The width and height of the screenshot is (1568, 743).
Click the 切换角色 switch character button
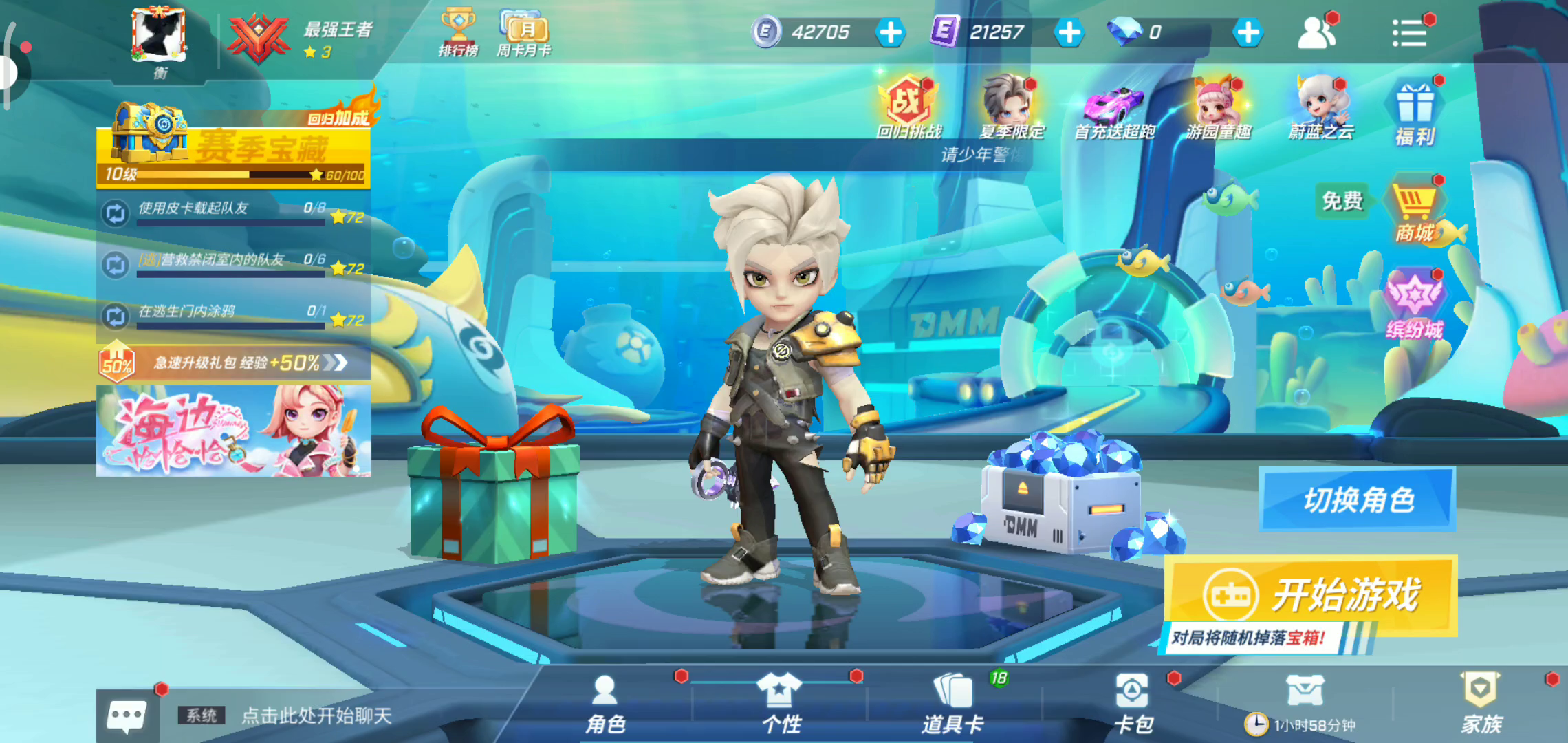click(1358, 499)
